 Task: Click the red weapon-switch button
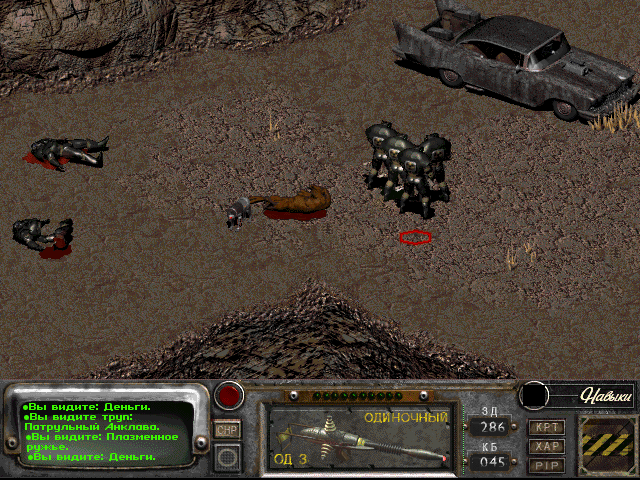click(x=230, y=395)
